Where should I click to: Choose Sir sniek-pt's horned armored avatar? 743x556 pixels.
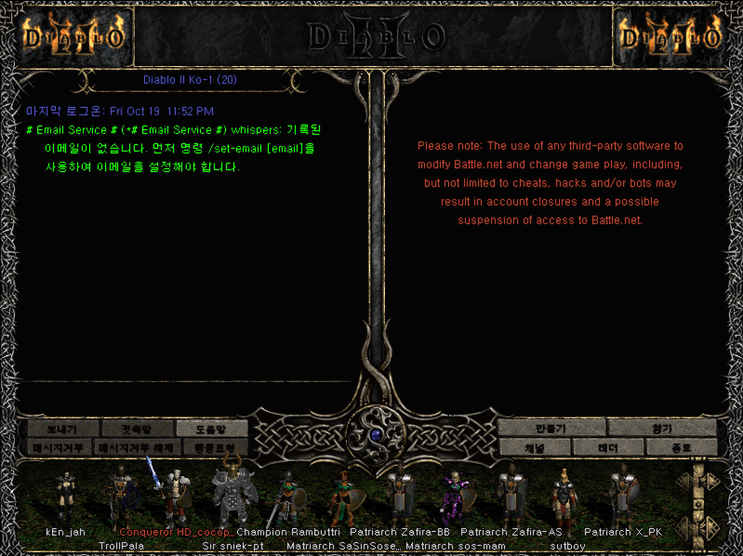[x=232, y=492]
